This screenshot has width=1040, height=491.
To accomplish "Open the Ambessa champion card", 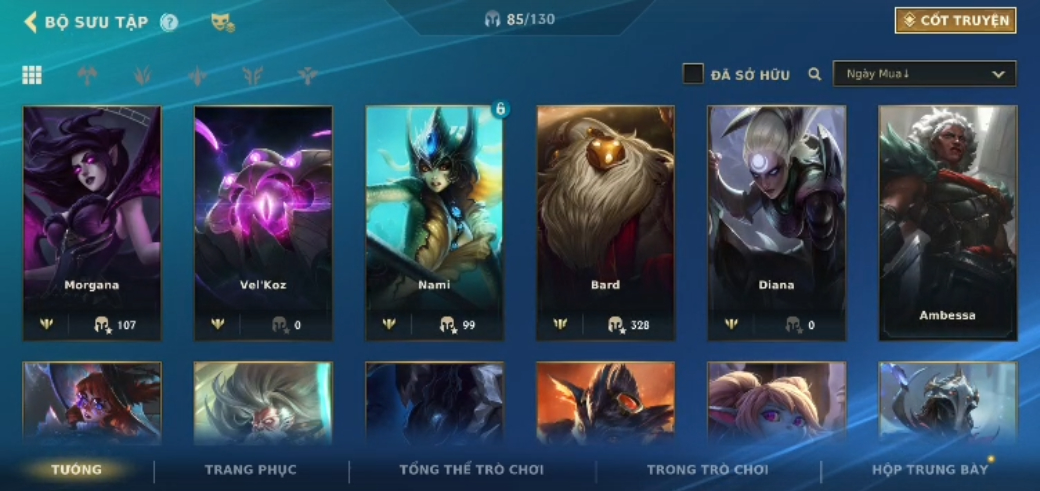I will pyautogui.click(x=947, y=222).
